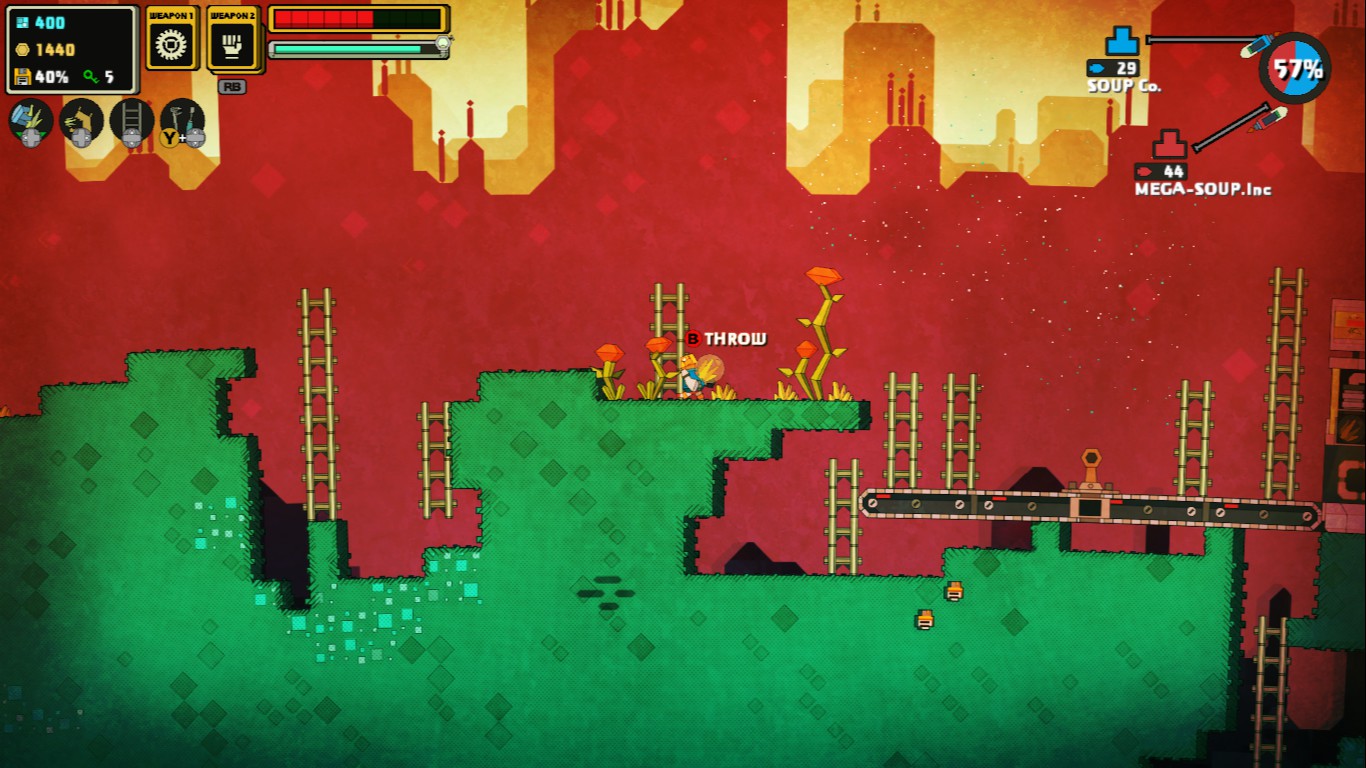Screen dimensions: 1366x768
Task: Activate the ladder gadget icon
Action: coord(132,119)
